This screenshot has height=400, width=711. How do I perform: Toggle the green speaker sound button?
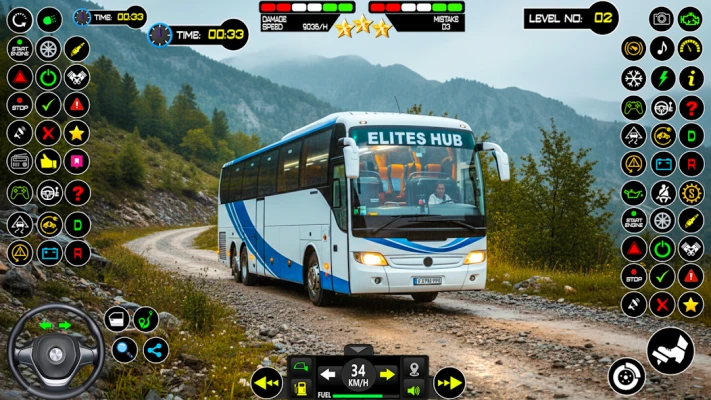tap(413, 390)
